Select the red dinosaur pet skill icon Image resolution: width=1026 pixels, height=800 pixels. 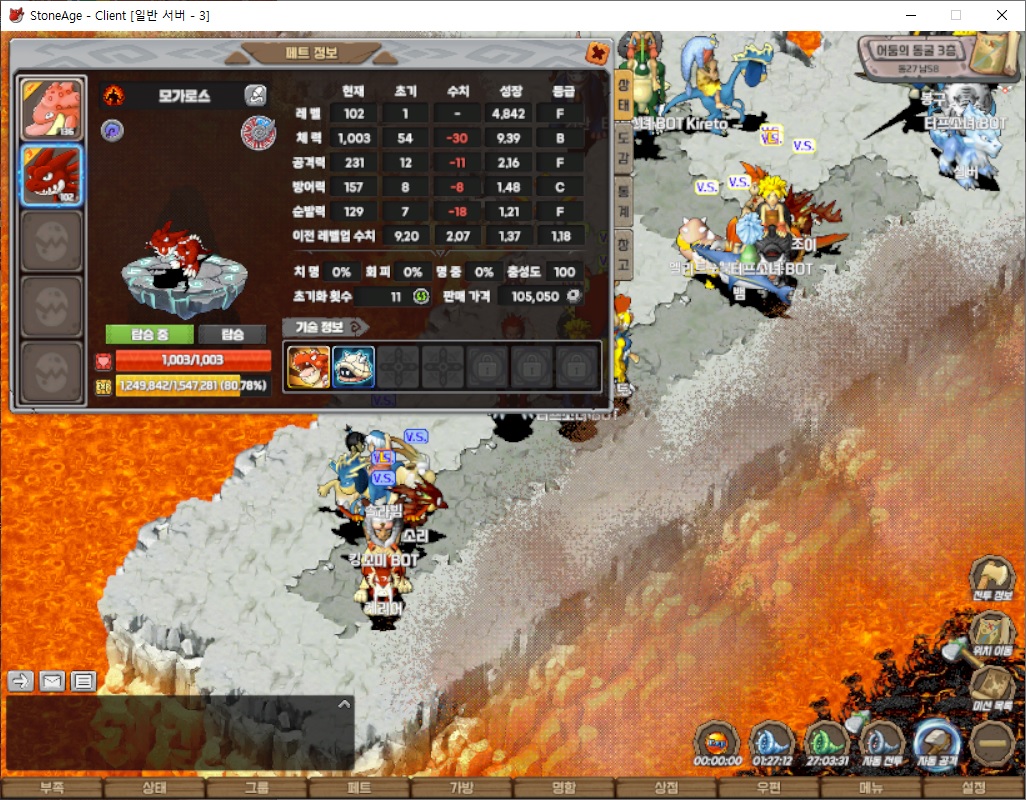(308, 367)
